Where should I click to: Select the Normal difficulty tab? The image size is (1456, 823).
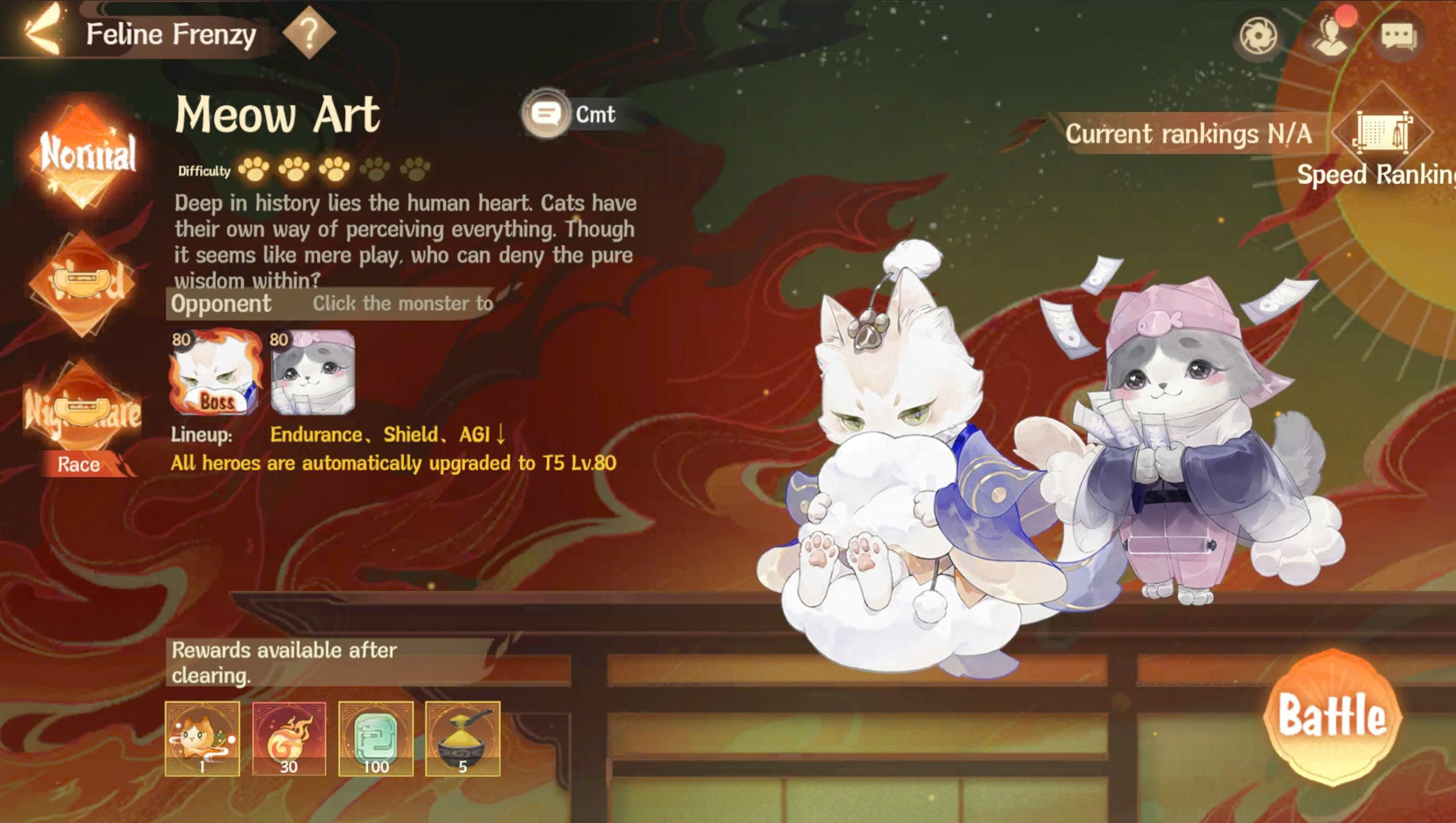pos(84,155)
